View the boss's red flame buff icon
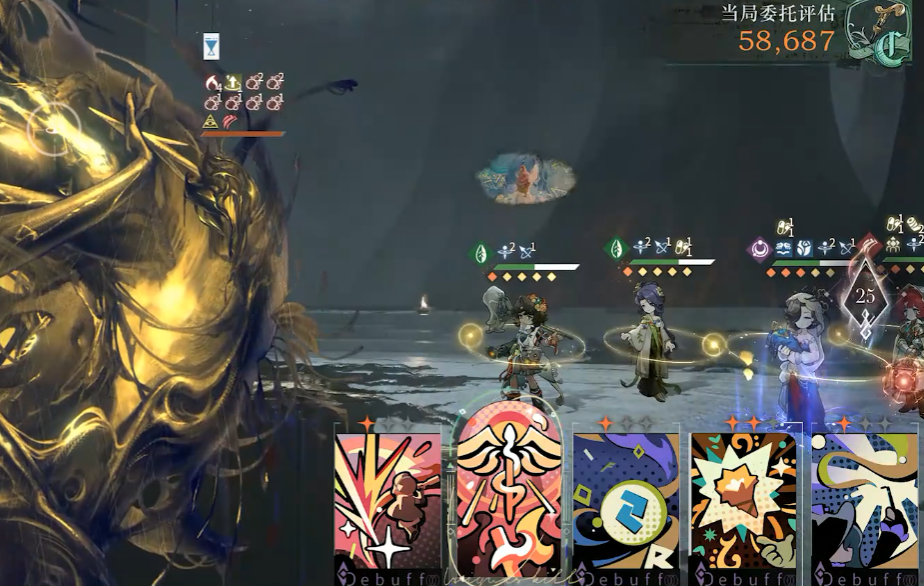 (x=211, y=82)
